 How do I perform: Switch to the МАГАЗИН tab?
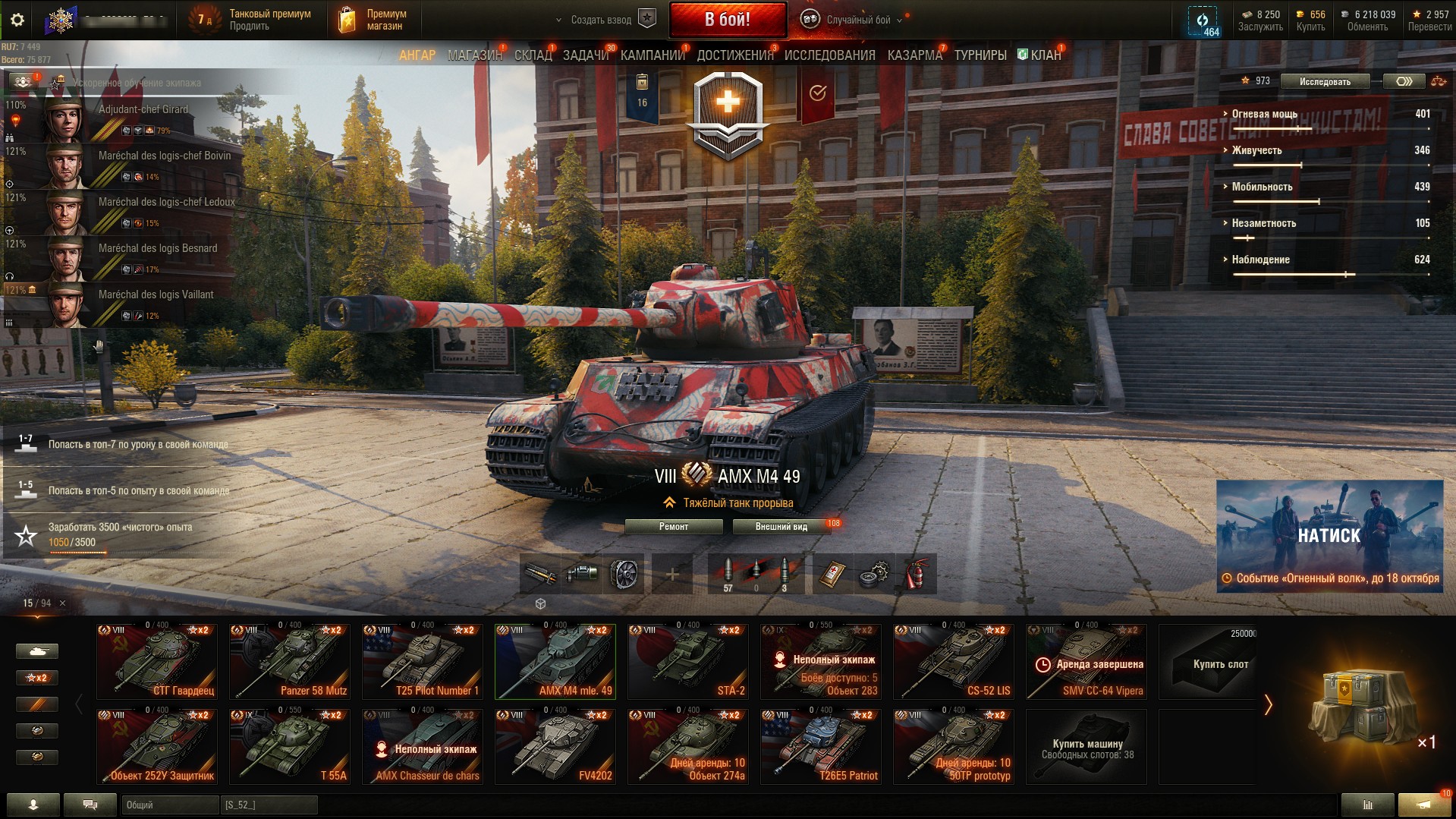click(474, 55)
